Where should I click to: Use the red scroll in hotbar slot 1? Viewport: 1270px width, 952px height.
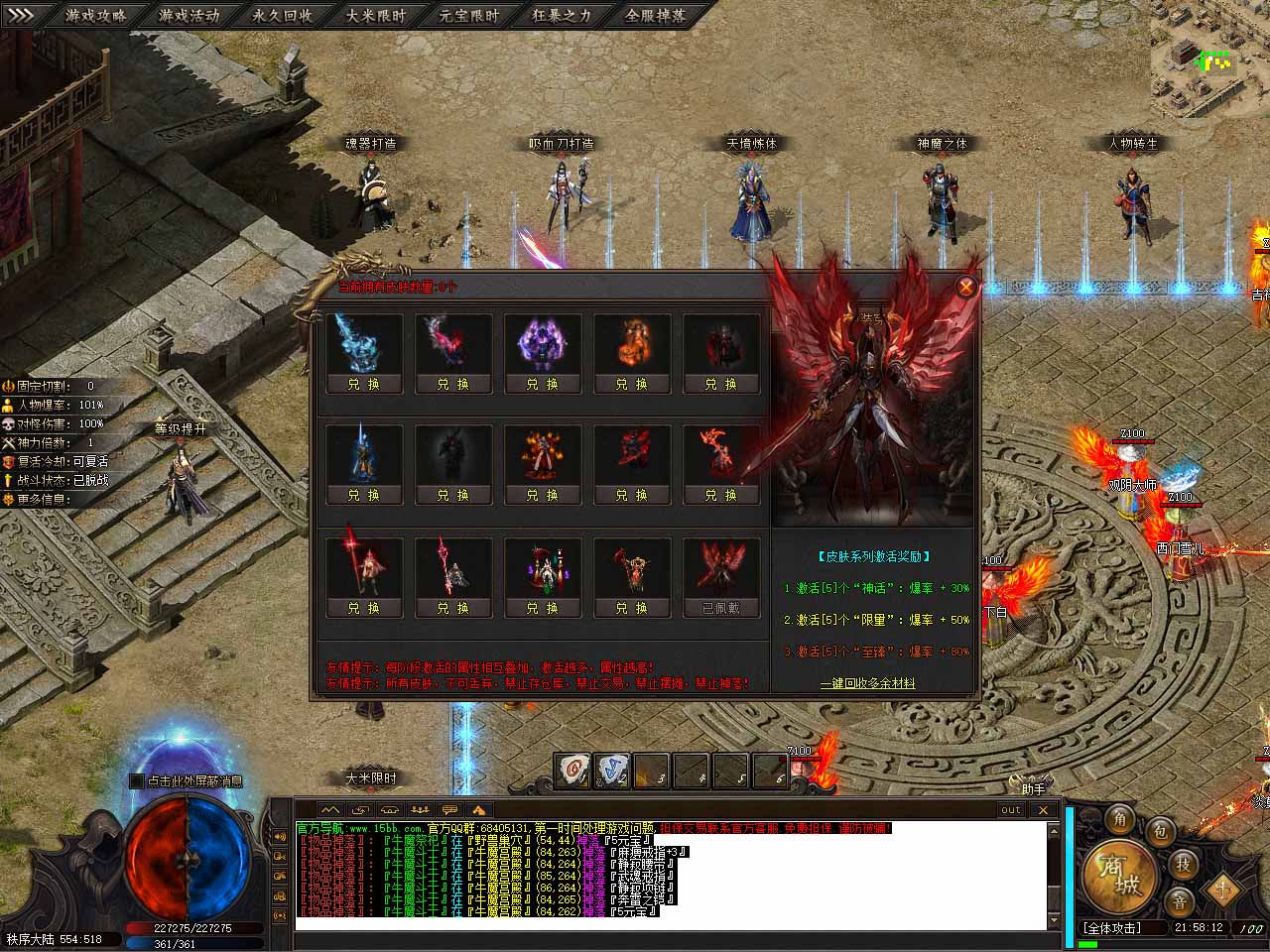pos(571,772)
